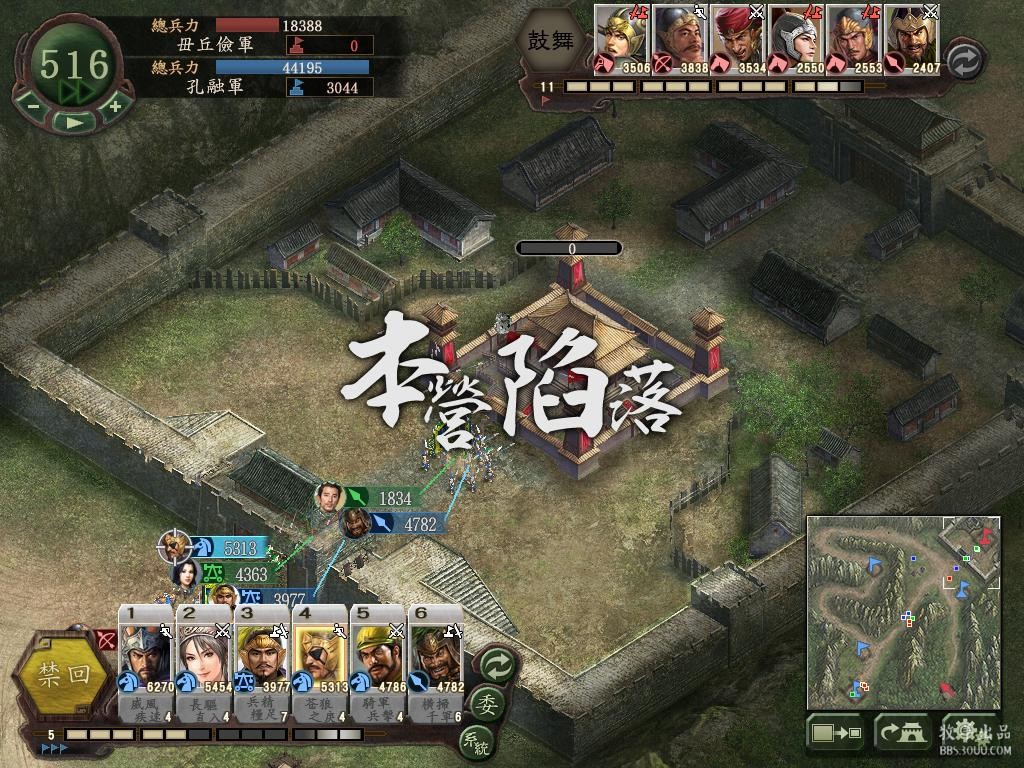Click the yellow 禁回 hexagon button

pyautogui.click(x=64, y=673)
